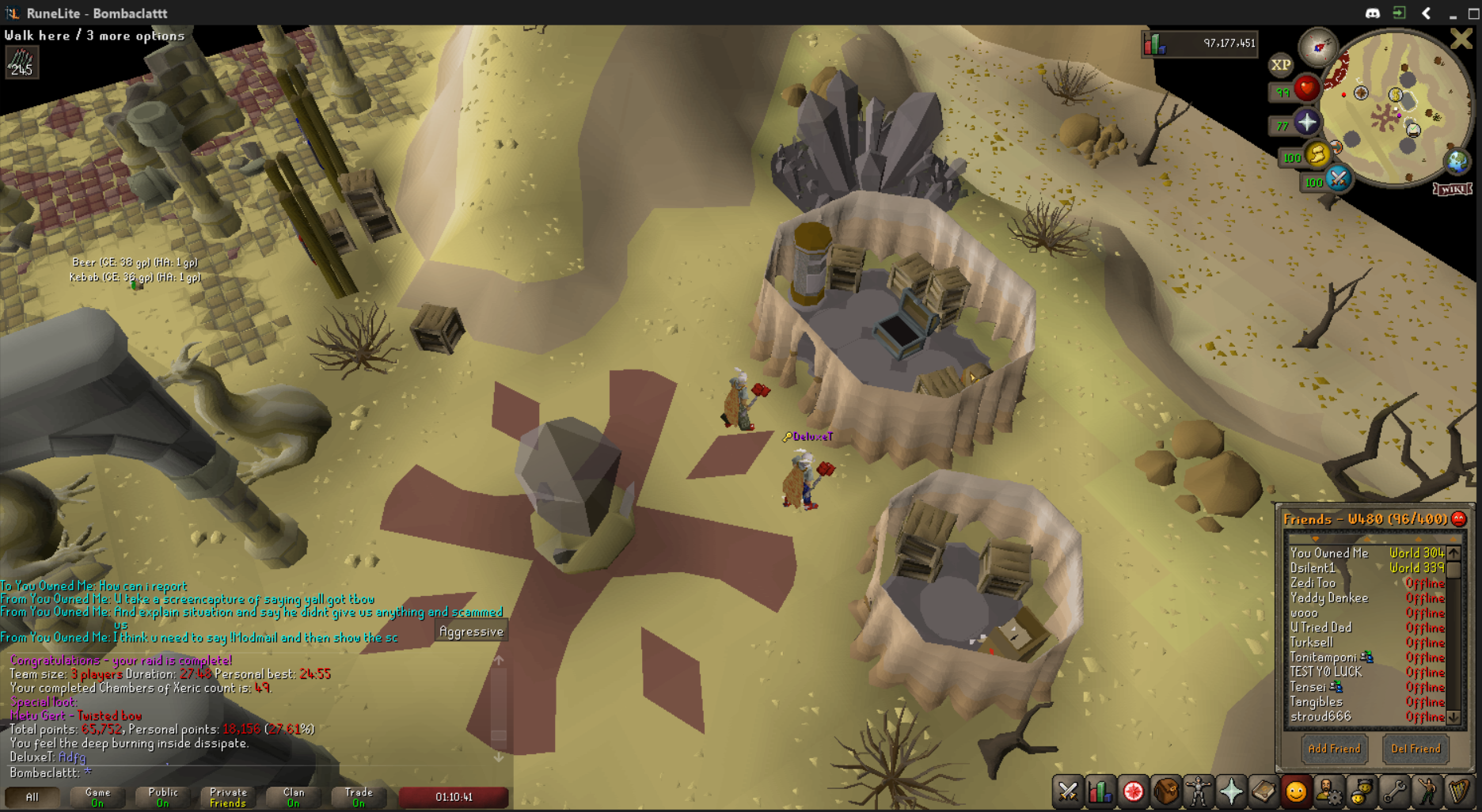Select friend 'You Owned Me' in list
Image resolution: width=1482 pixels, height=812 pixels.
click(x=1329, y=553)
